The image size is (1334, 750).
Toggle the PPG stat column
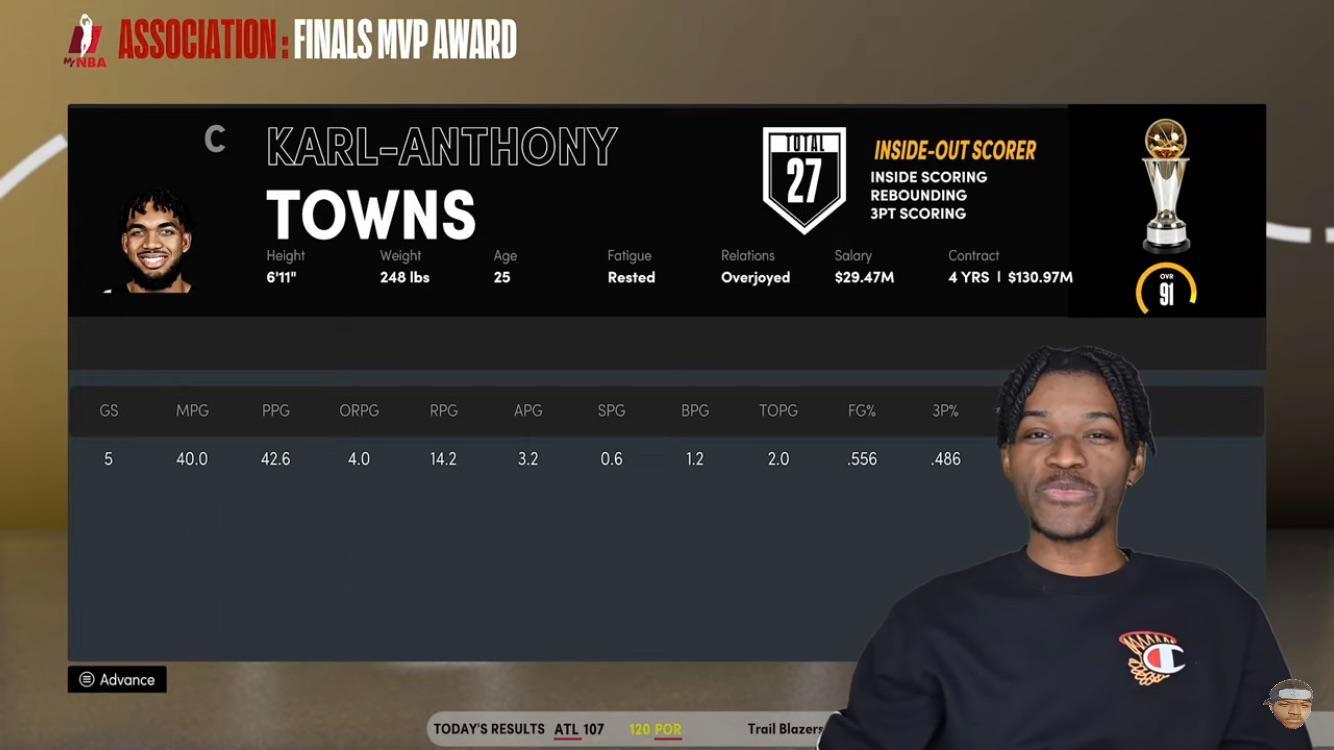click(276, 410)
